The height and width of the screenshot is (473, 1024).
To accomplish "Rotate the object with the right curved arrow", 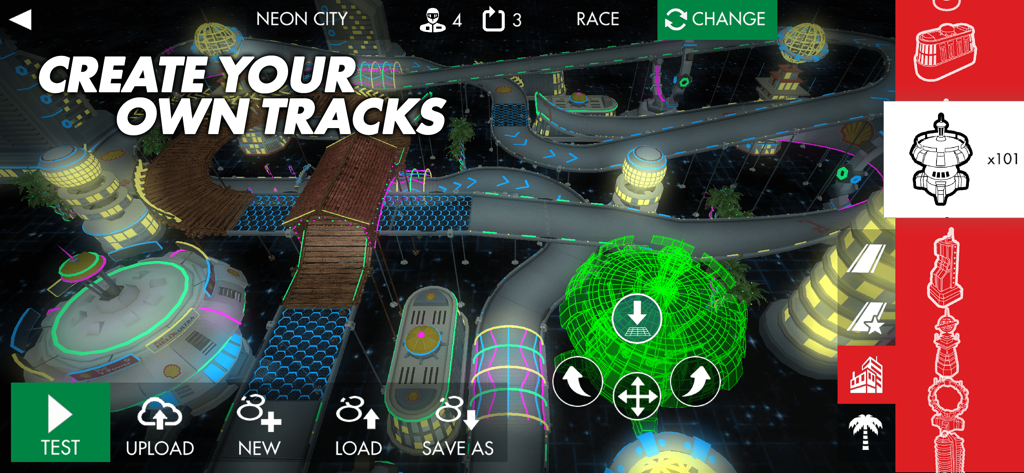I will (x=695, y=381).
